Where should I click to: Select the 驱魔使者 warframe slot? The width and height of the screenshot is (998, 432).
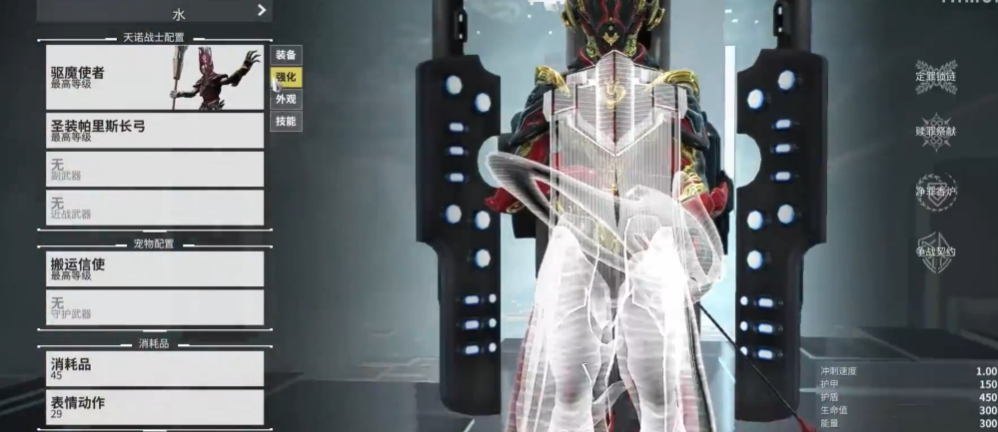[x=152, y=77]
